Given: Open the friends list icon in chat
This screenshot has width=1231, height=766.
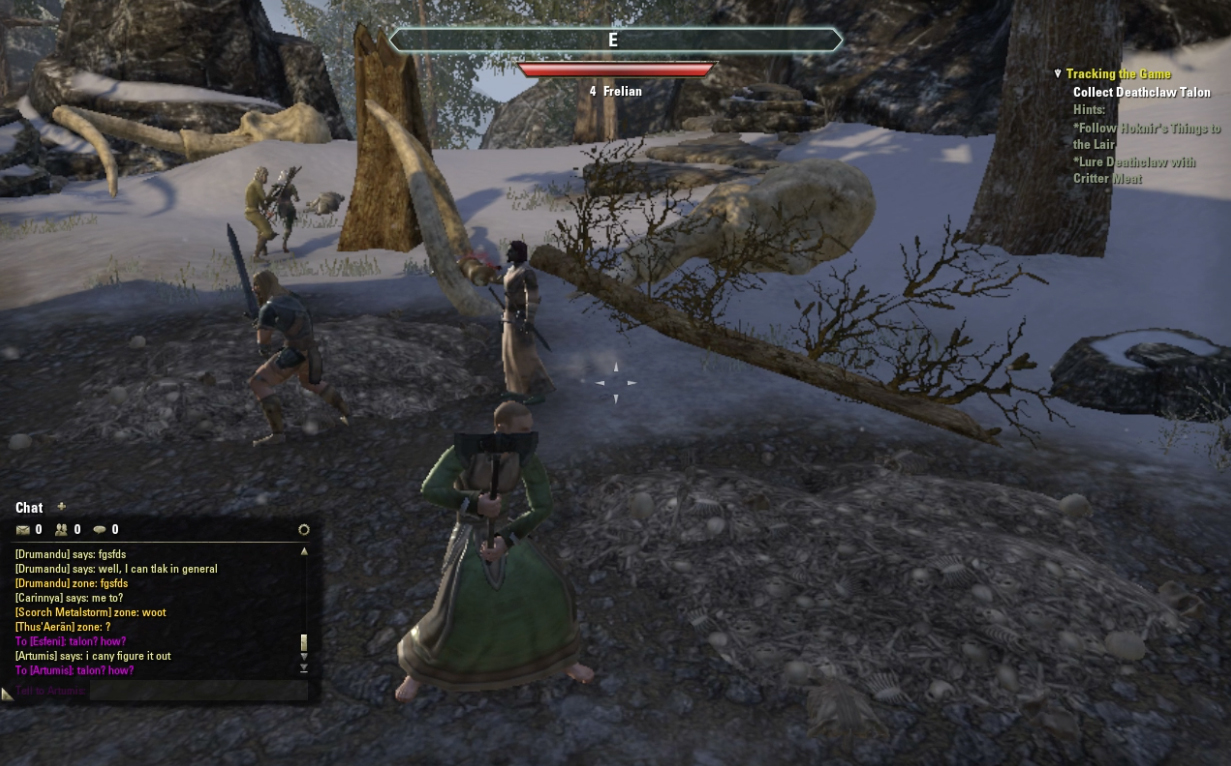Looking at the screenshot, I should point(61,530).
